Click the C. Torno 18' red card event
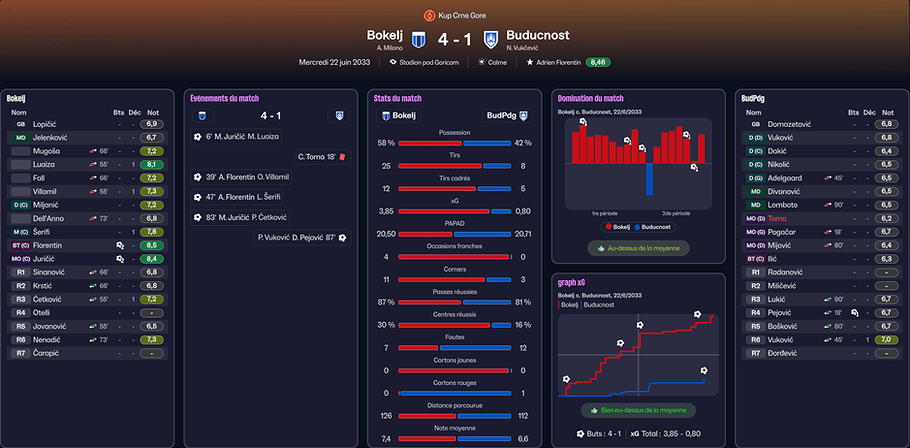The height and width of the screenshot is (448, 910). (x=320, y=156)
